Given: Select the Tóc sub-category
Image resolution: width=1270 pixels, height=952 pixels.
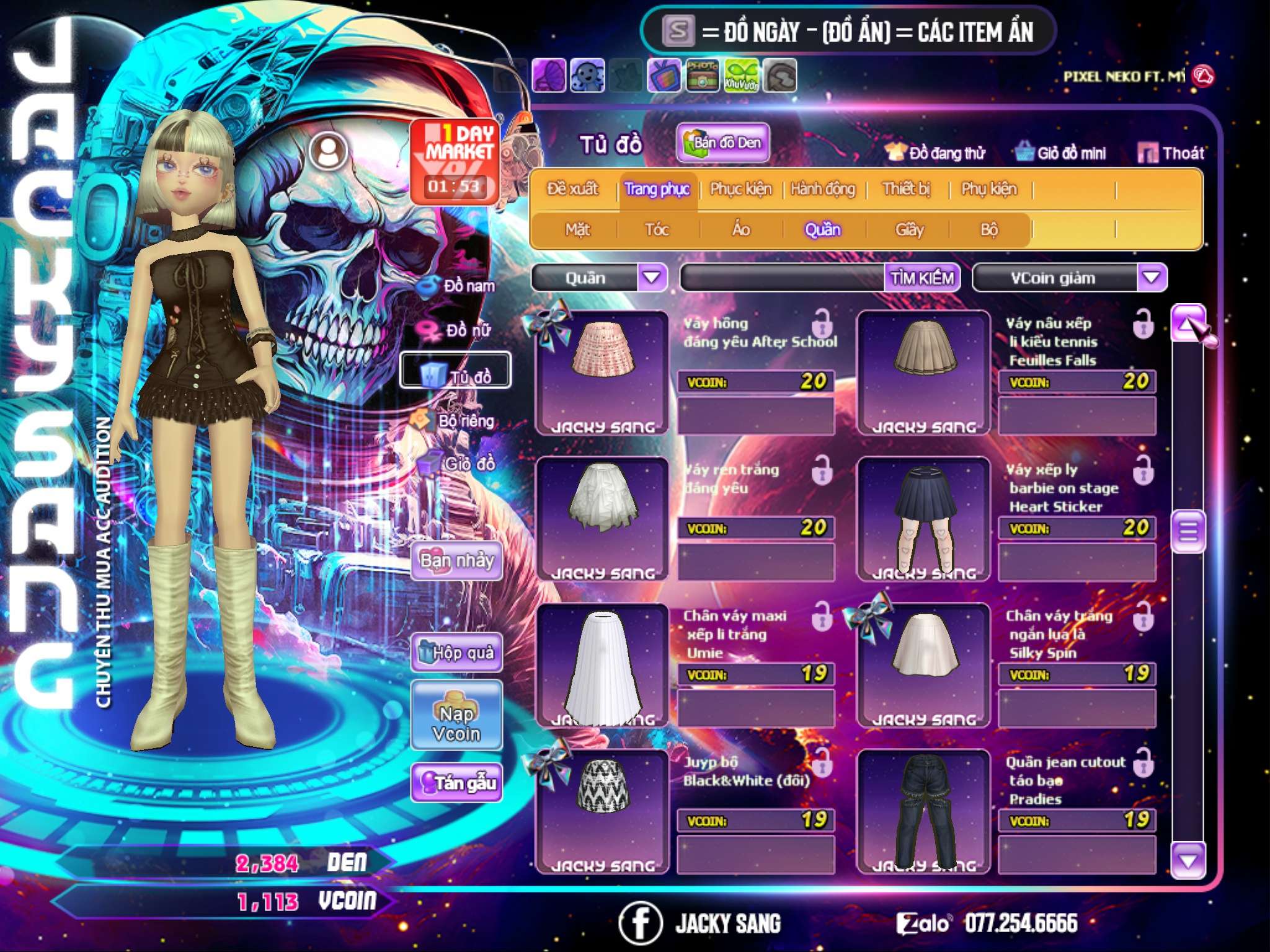Looking at the screenshot, I should click(x=657, y=230).
